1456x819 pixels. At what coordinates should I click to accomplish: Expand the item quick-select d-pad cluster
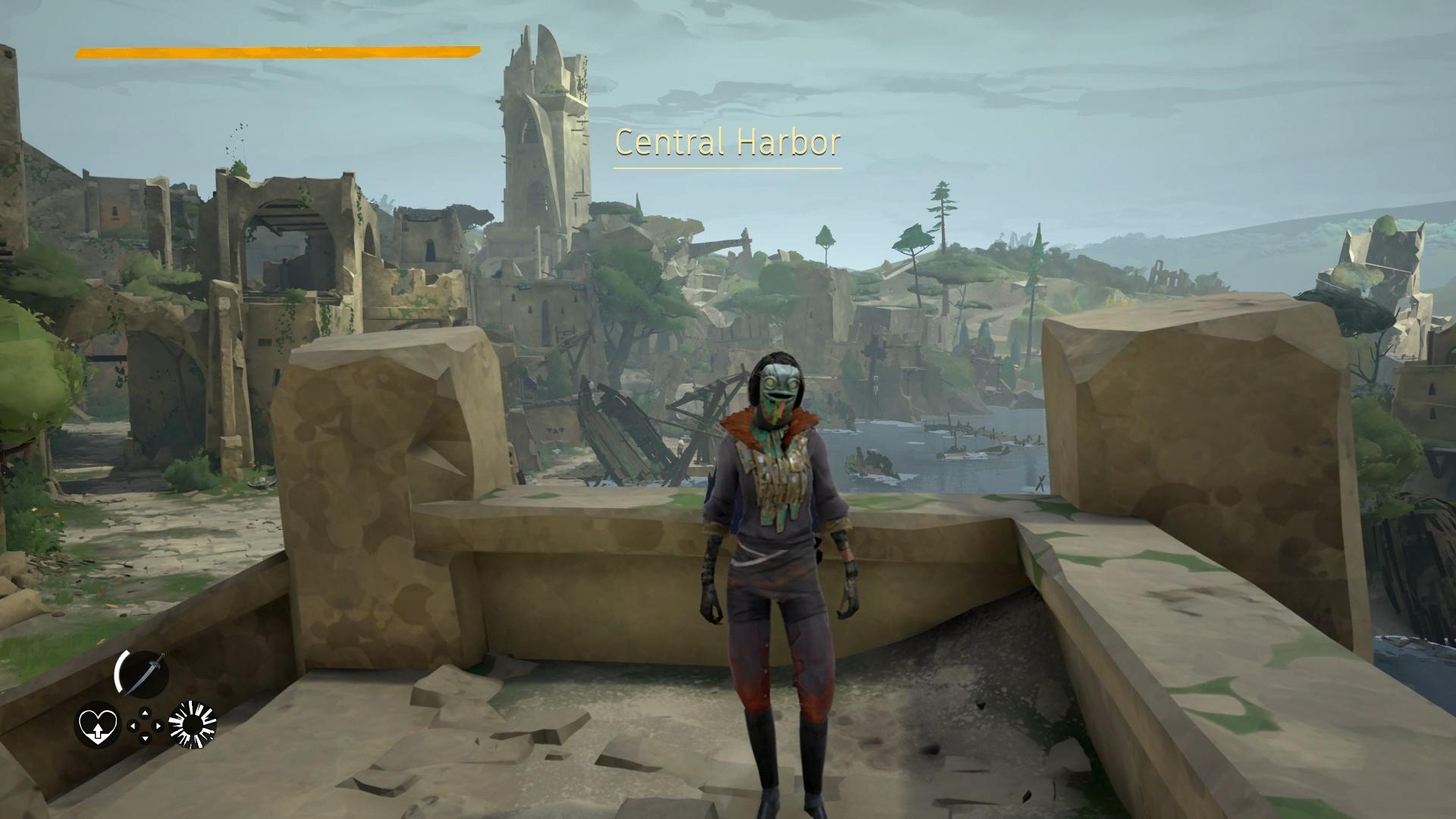click(x=146, y=725)
